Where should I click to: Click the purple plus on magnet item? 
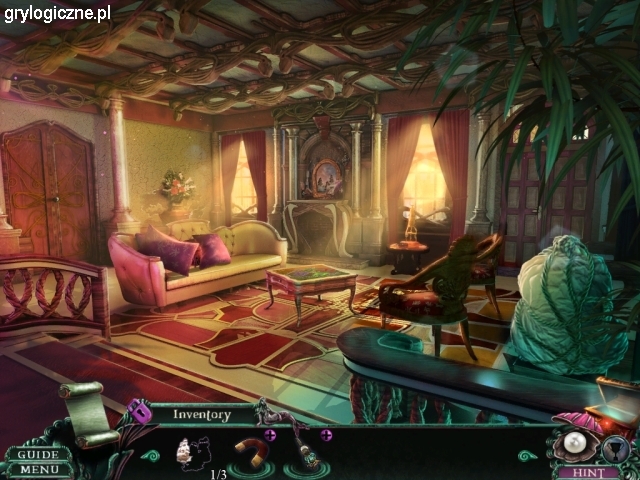tap(270, 435)
